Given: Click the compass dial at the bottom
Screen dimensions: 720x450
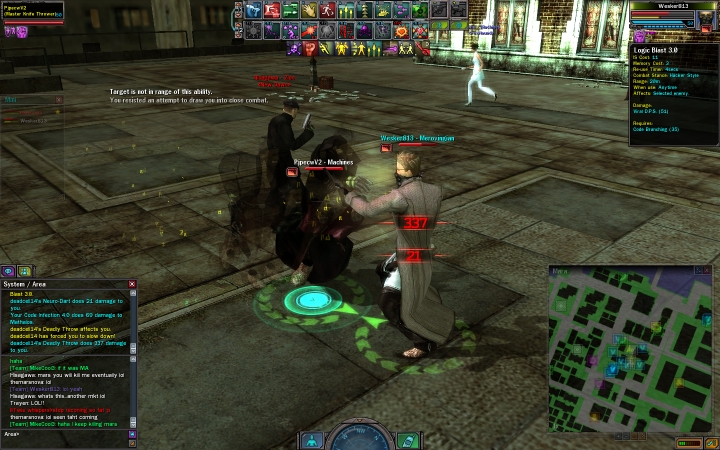Looking at the screenshot, I should point(359,438).
